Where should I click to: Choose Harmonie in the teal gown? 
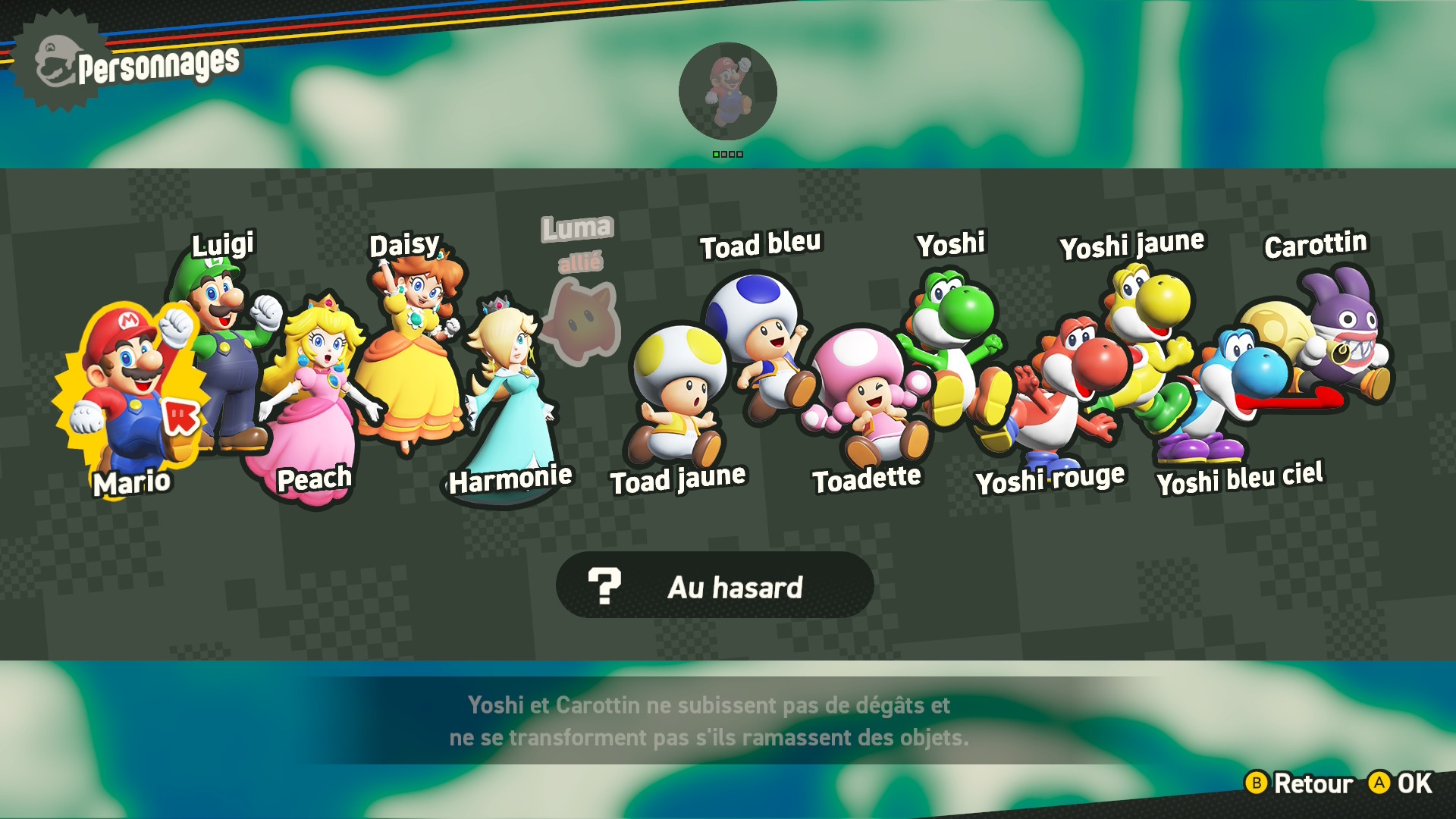click(508, 394)
